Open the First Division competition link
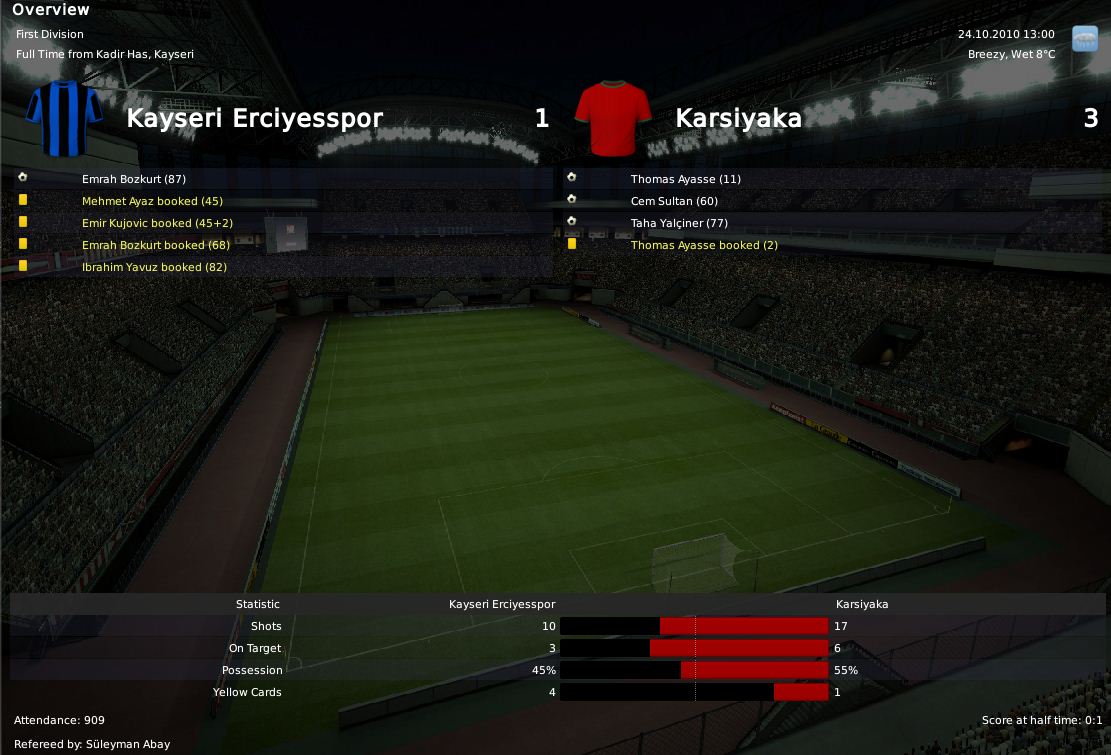The width and height of the screenshot is (1111, 755). tap(50, 34)
